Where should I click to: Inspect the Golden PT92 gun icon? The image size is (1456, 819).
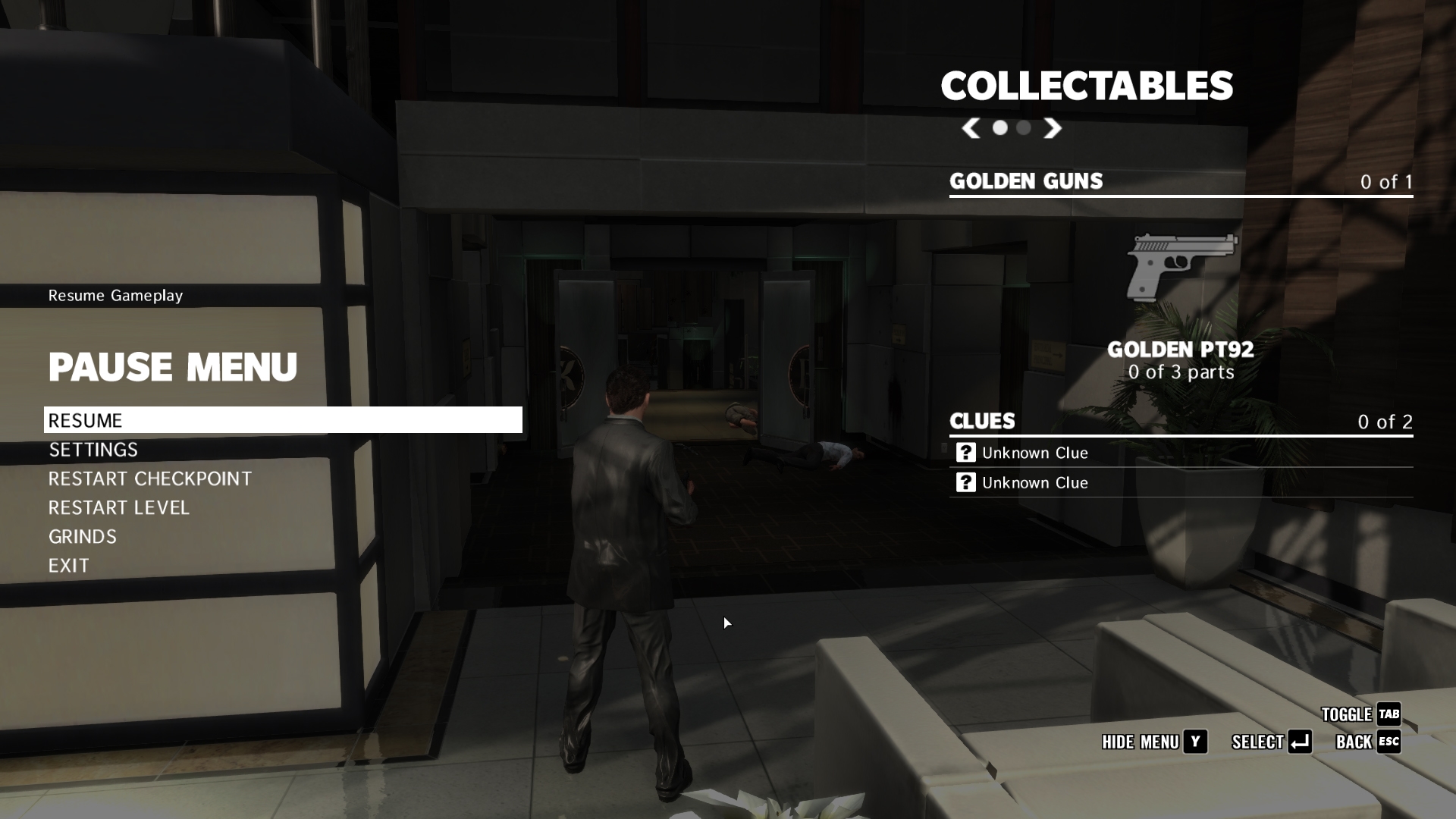(x=1181, y=267)
